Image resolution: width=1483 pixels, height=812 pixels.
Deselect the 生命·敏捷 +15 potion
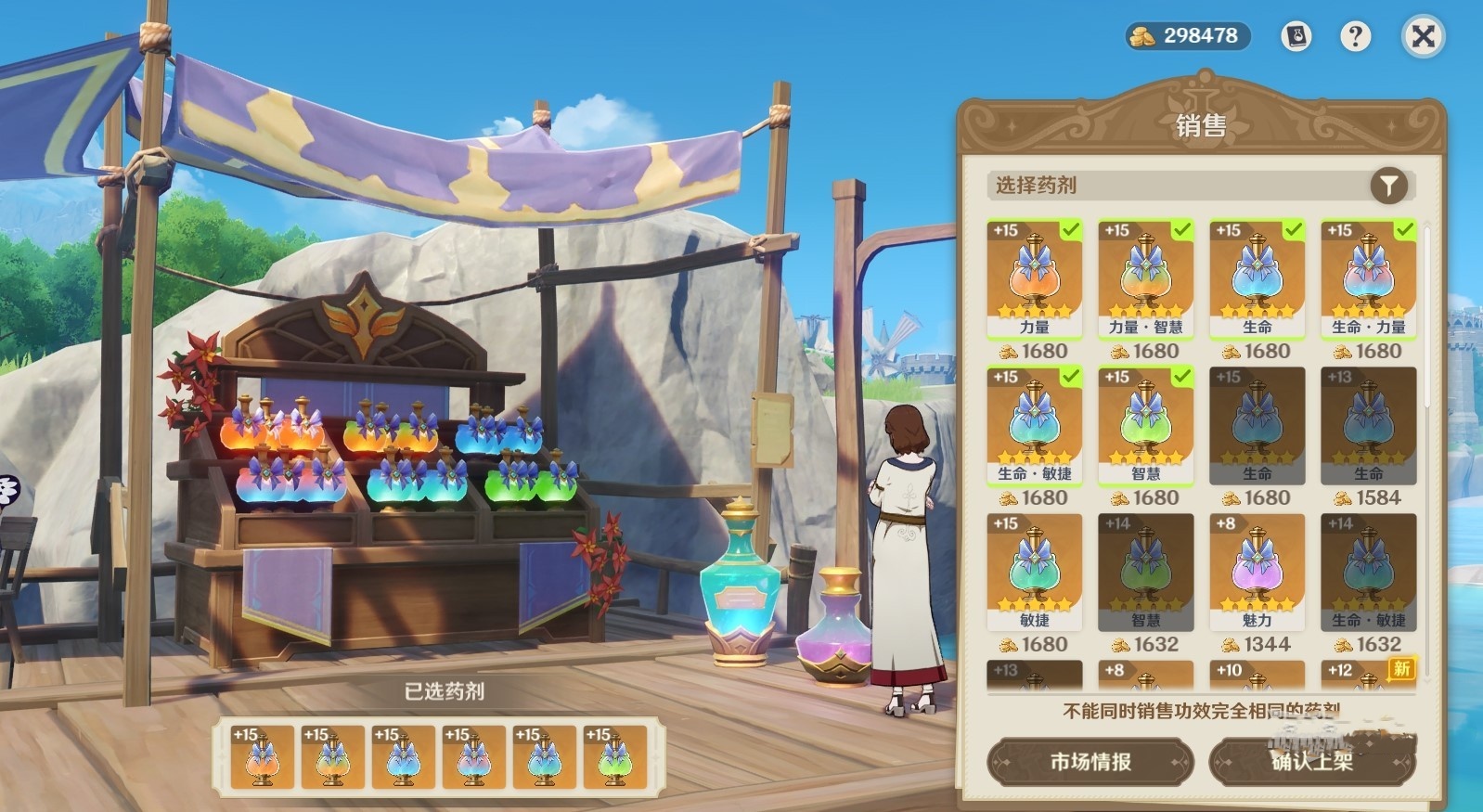tap(1034, 425)
